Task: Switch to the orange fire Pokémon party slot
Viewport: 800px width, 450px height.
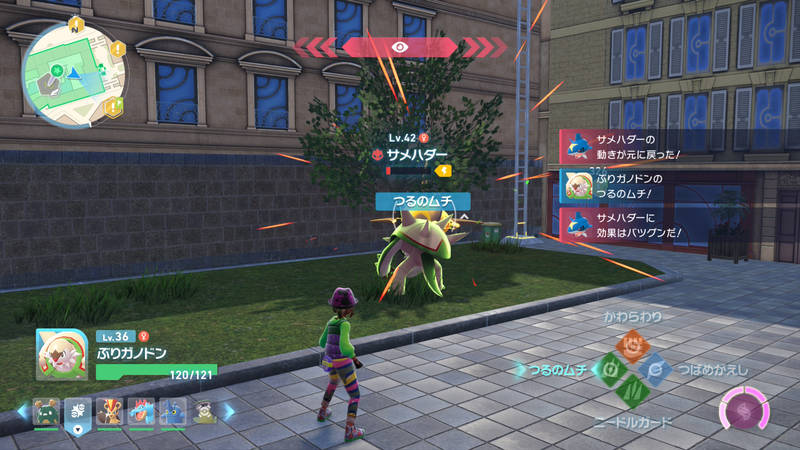Action: pyautogui.click(x=110, y=411)
